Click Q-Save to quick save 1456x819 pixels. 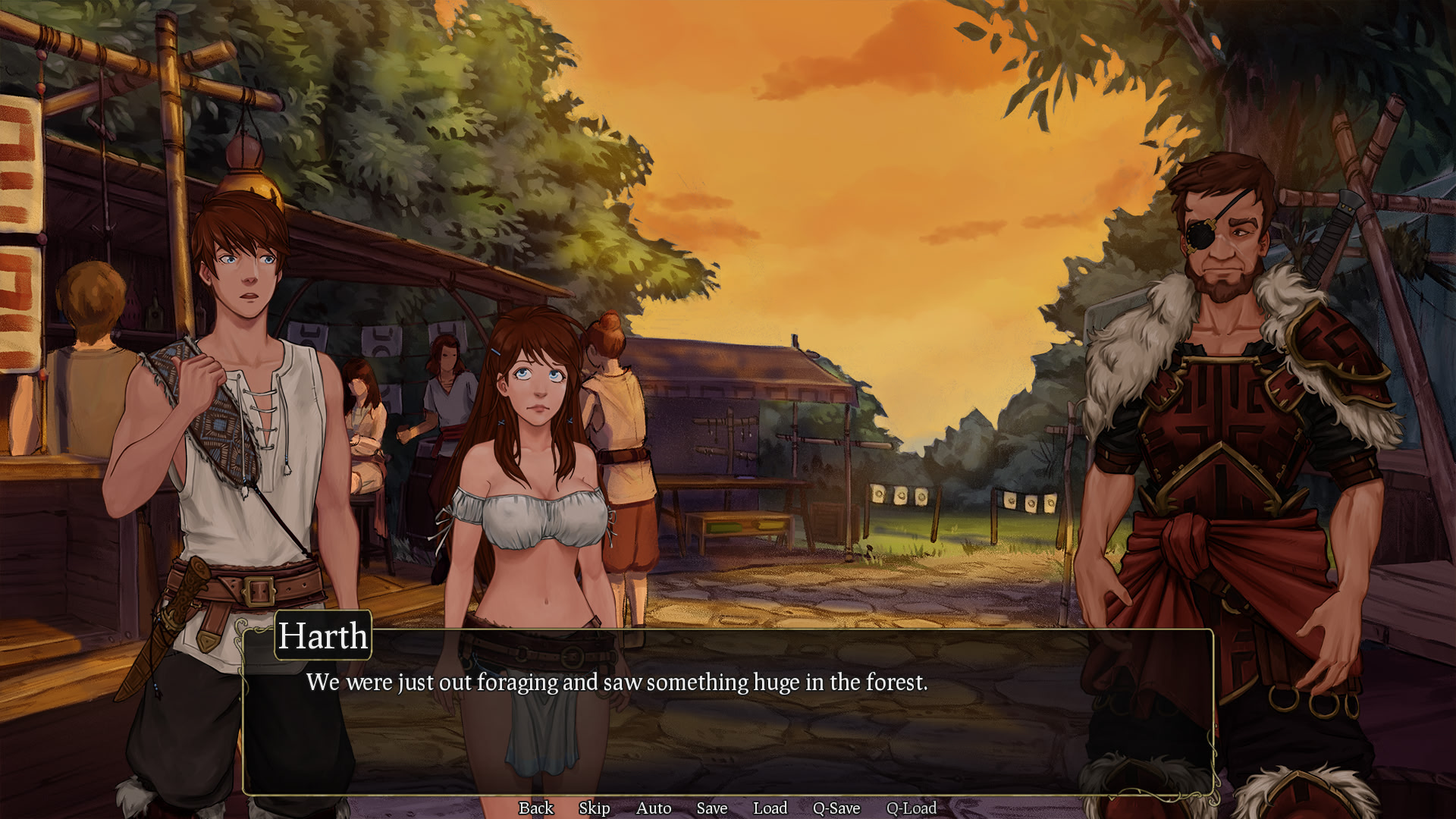836,808
